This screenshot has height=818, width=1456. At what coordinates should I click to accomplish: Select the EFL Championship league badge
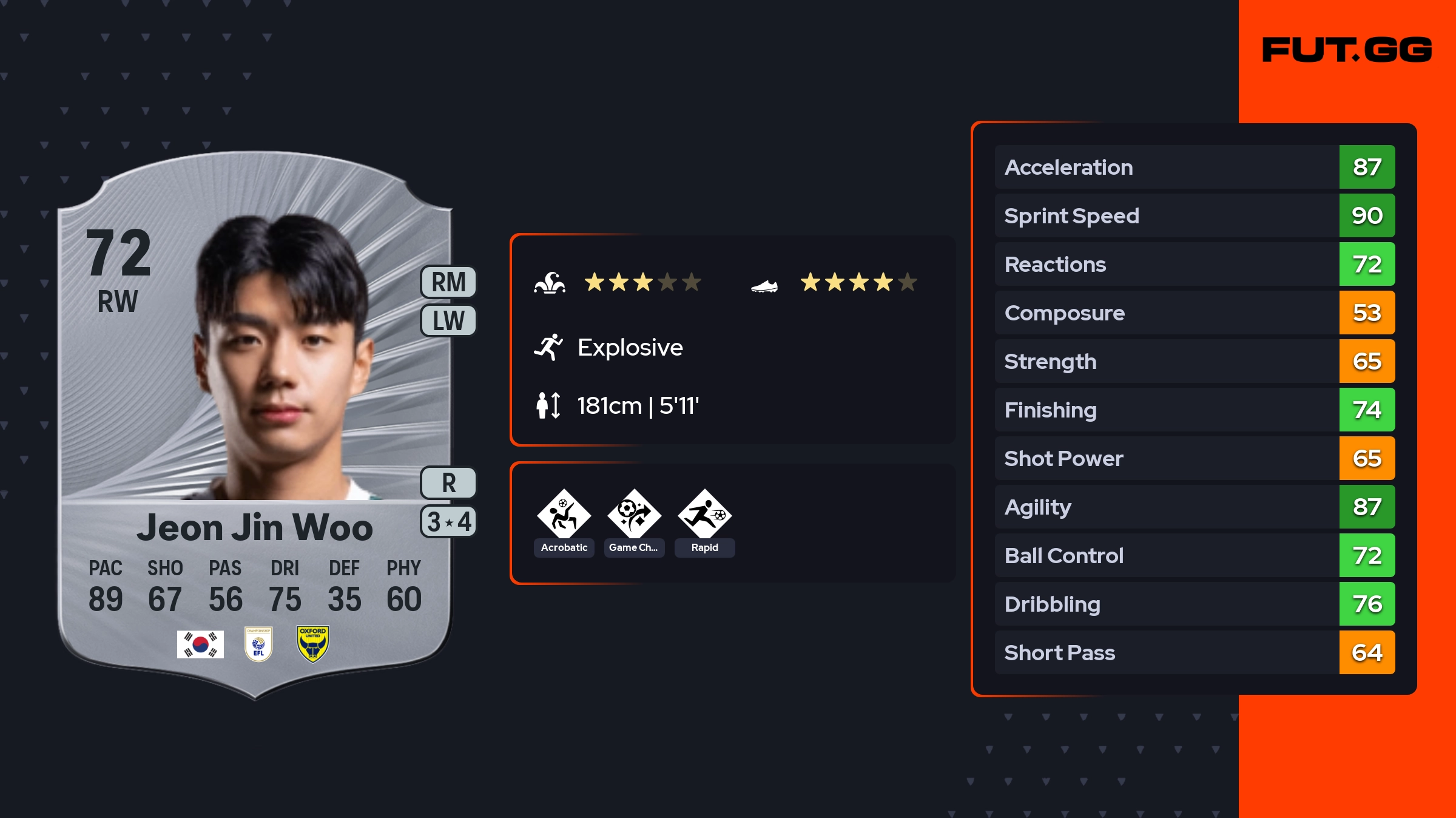(258, 644)
